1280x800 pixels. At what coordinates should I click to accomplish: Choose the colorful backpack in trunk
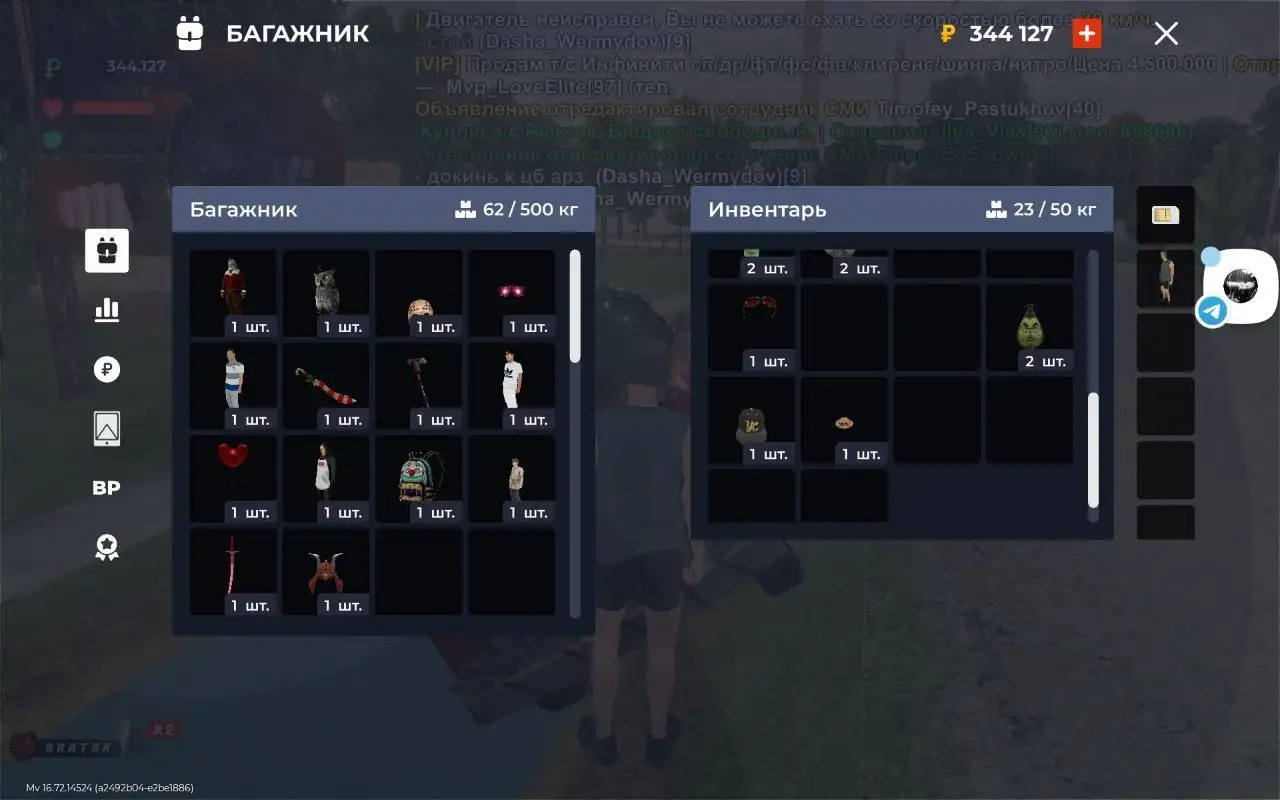(x=419, y=478)
